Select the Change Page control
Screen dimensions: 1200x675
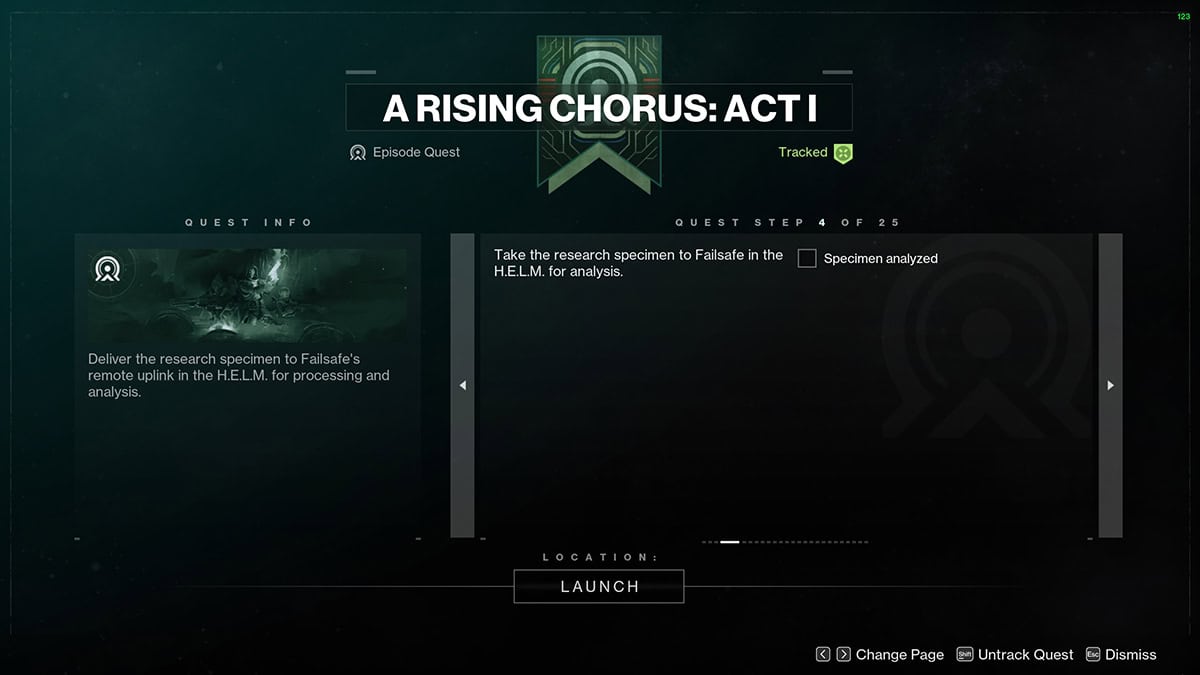coord(879,655)
